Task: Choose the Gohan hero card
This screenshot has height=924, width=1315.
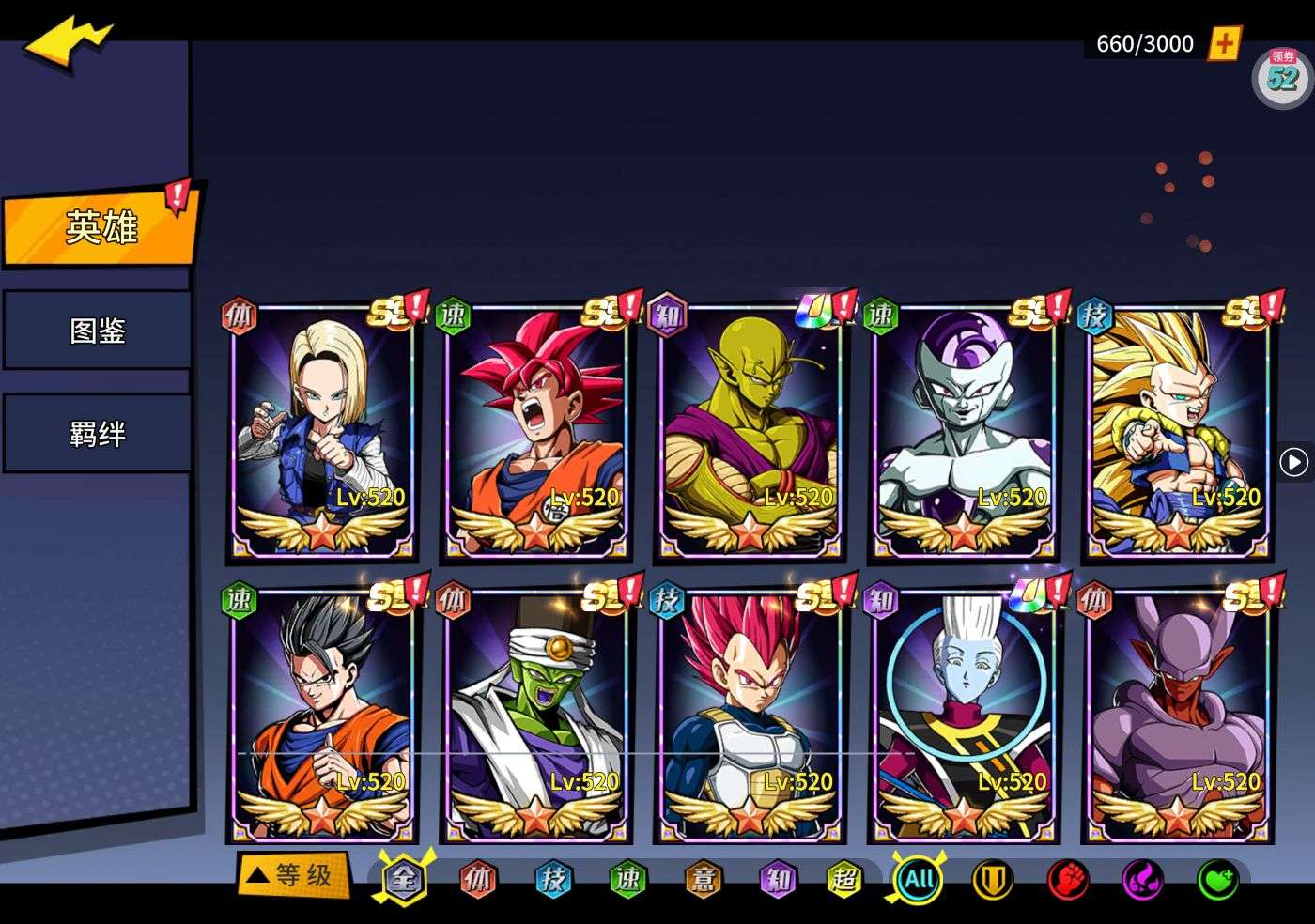Action: tap(322, 716)
